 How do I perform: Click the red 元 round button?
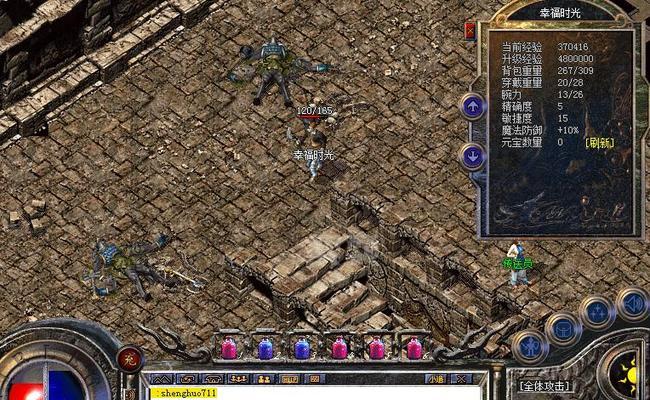[x=129, y=358]
